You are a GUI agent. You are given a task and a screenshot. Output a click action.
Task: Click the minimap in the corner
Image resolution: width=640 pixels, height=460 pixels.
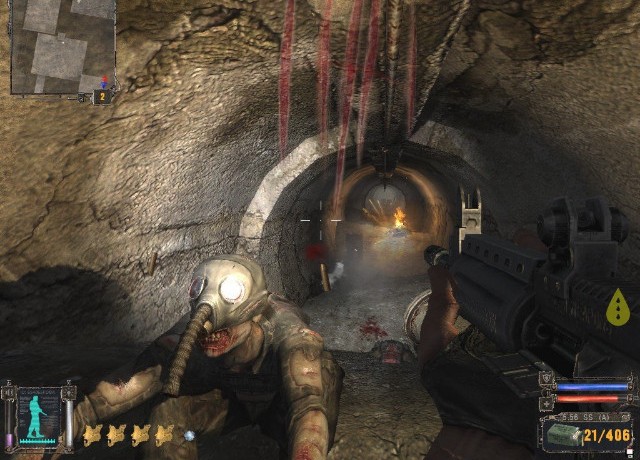(x=61, y=46)
